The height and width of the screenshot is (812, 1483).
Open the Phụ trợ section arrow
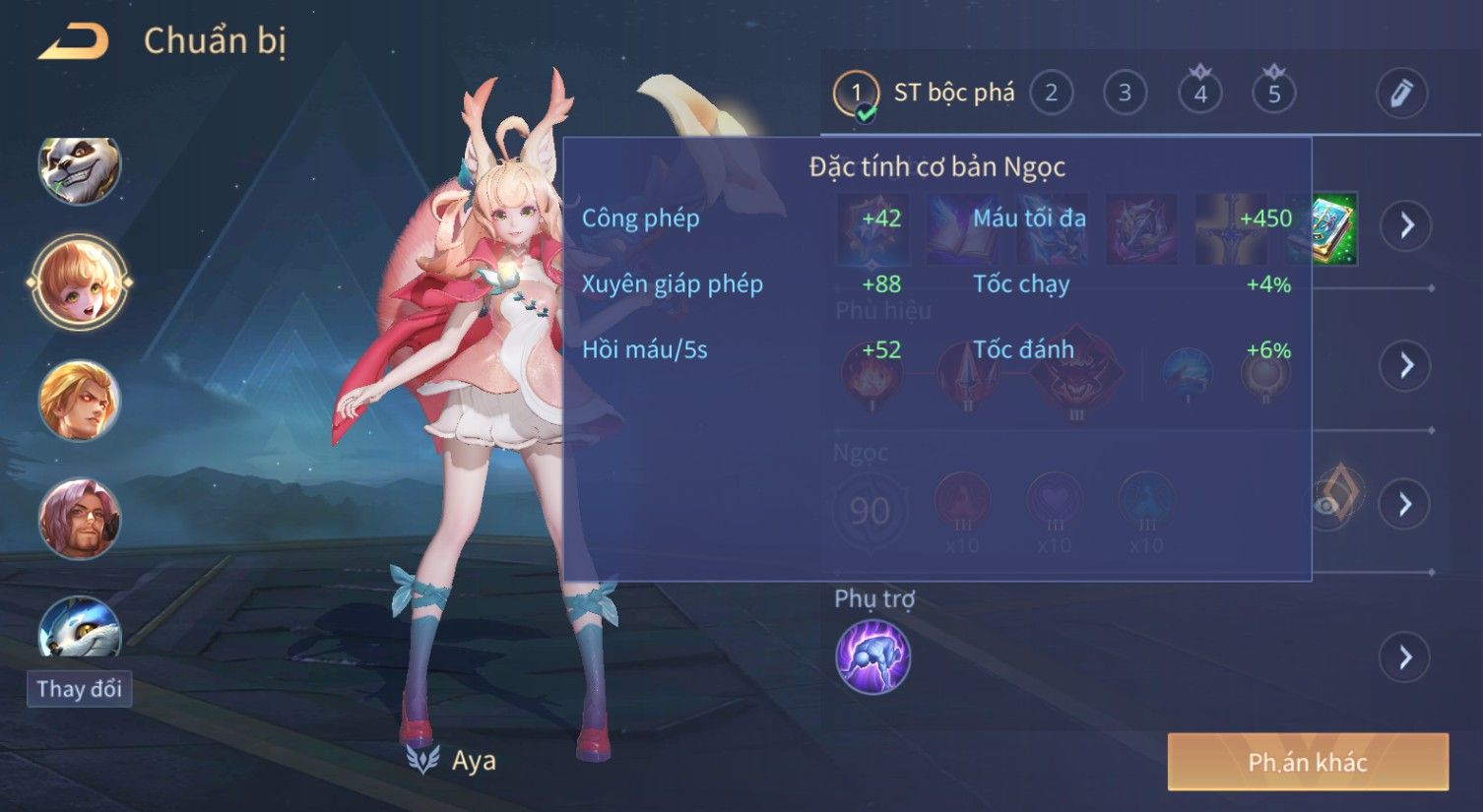(x=1405, y=656)
